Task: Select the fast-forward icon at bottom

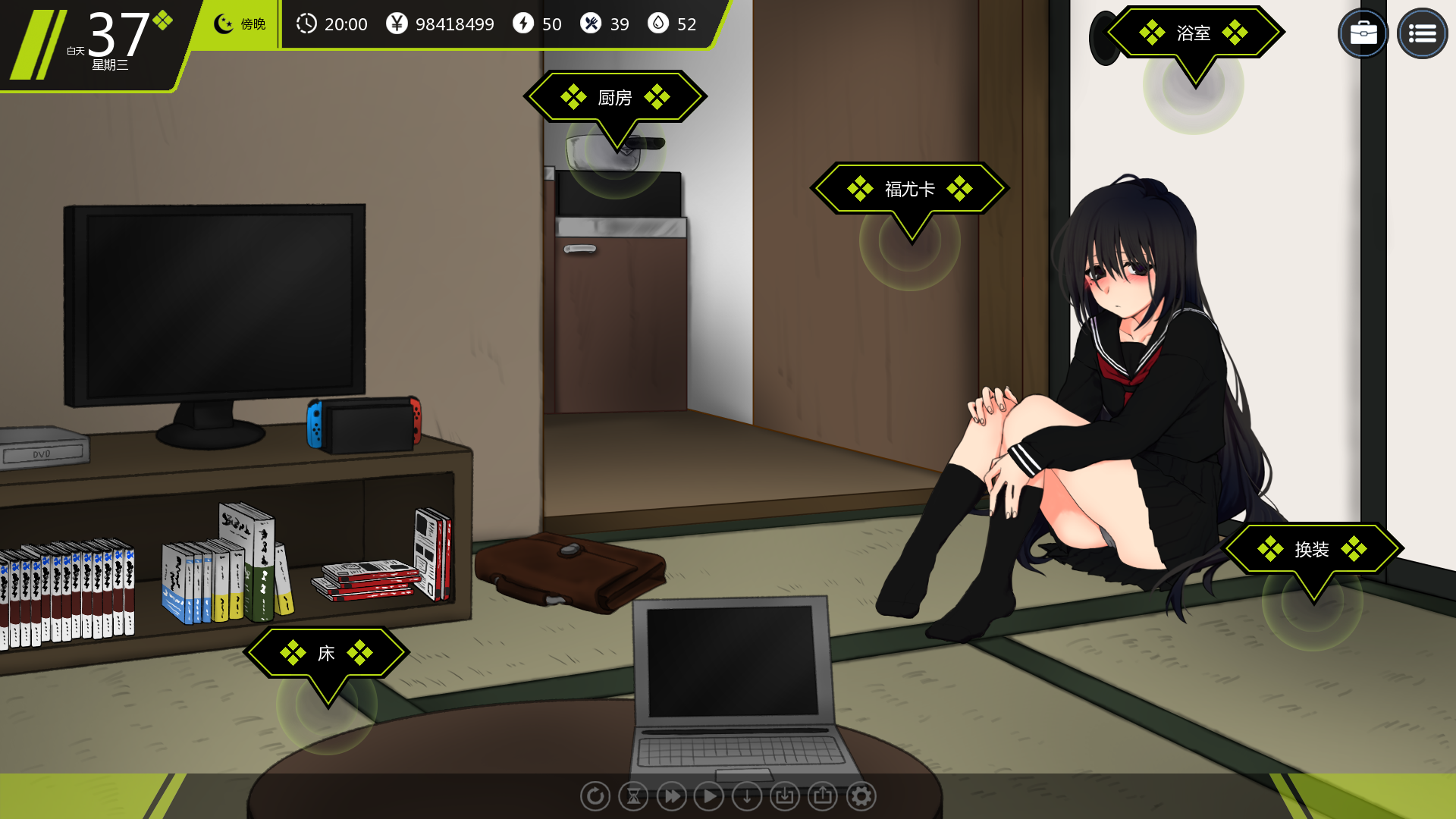Action: click(671, 796)
